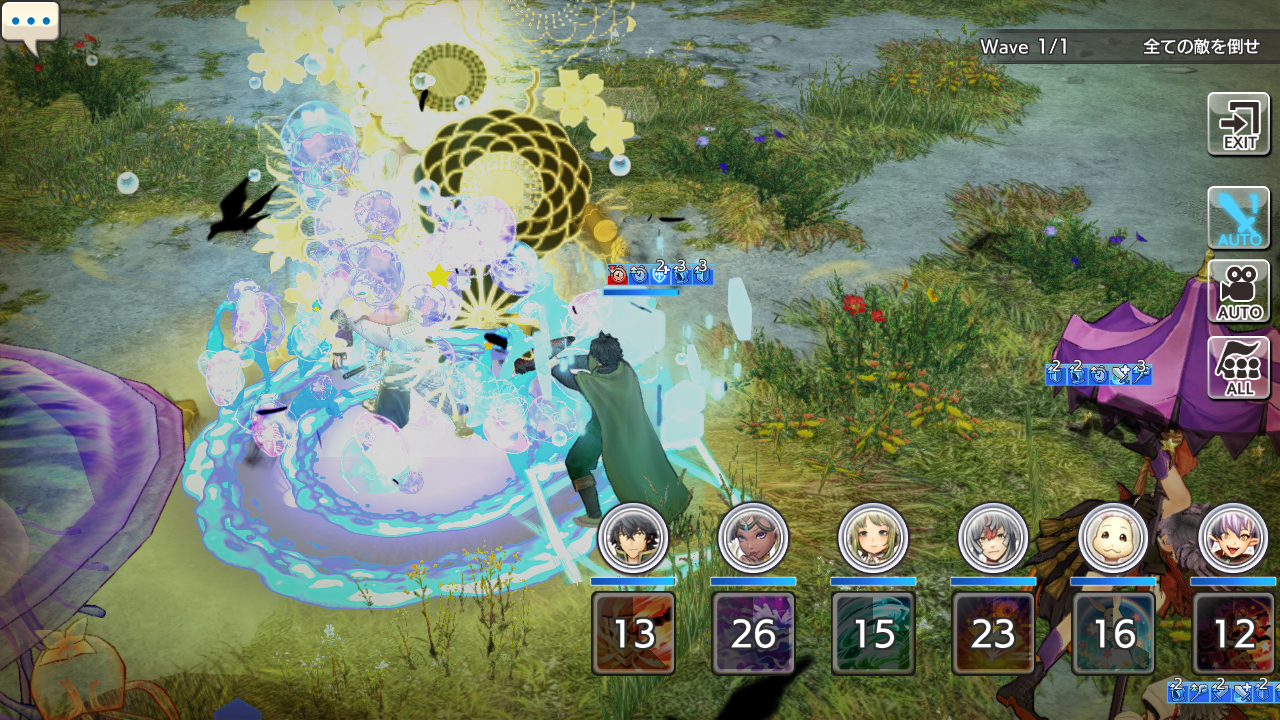Select the red and silver-haired character portrait
Image resolution: width=1280 pixels, height=720 pixels.
click(993, 537)
